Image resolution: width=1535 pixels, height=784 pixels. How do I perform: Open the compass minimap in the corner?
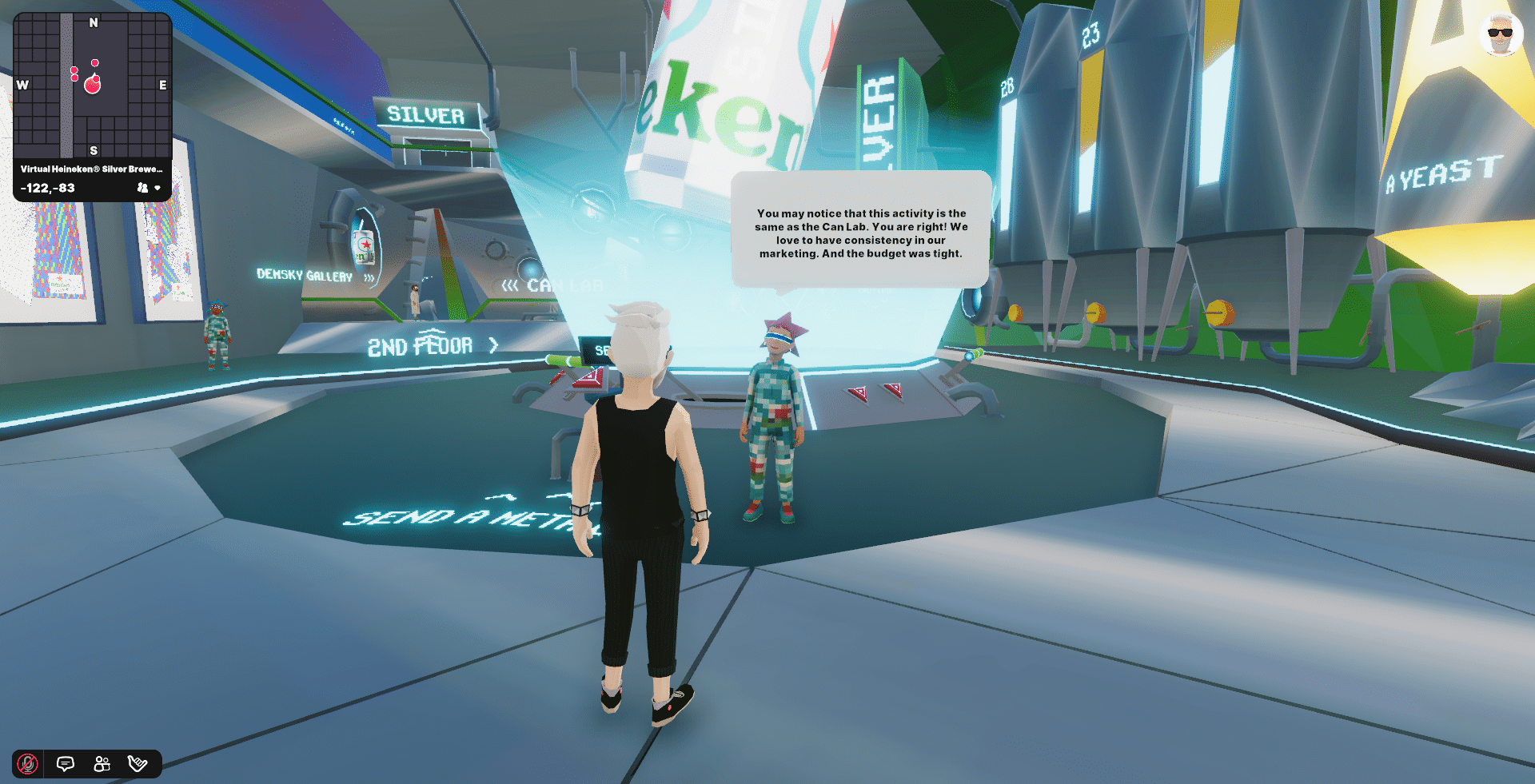tap(92, 84)
